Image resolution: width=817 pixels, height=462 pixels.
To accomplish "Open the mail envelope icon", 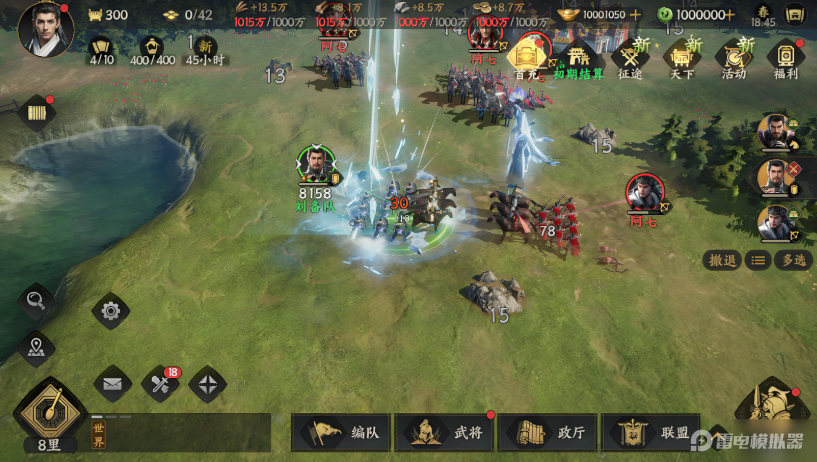I will (113, 383).
